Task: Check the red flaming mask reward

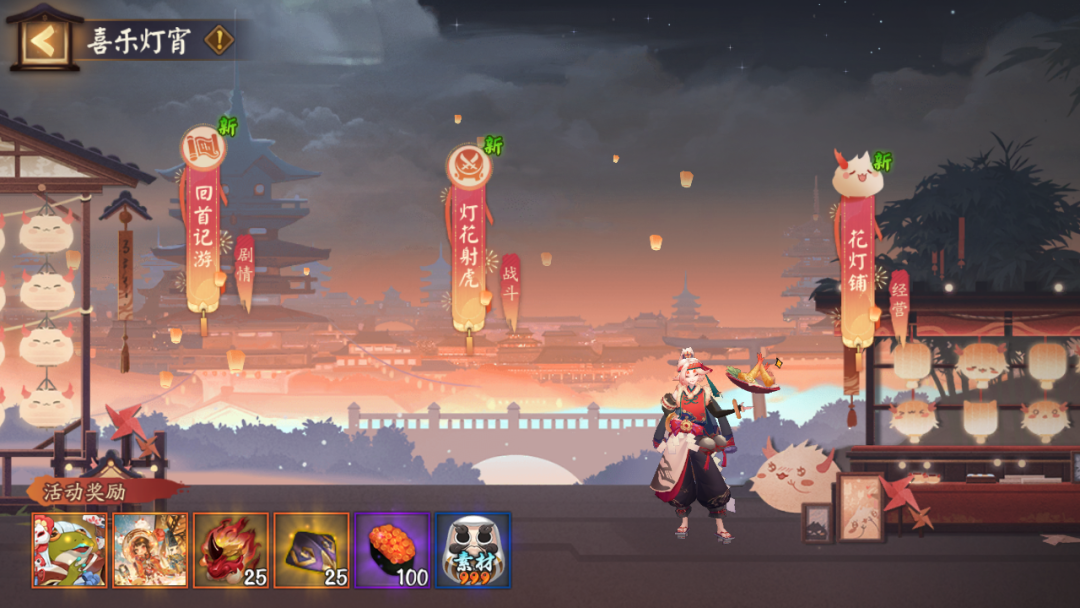Action: (x=231, y=550)
